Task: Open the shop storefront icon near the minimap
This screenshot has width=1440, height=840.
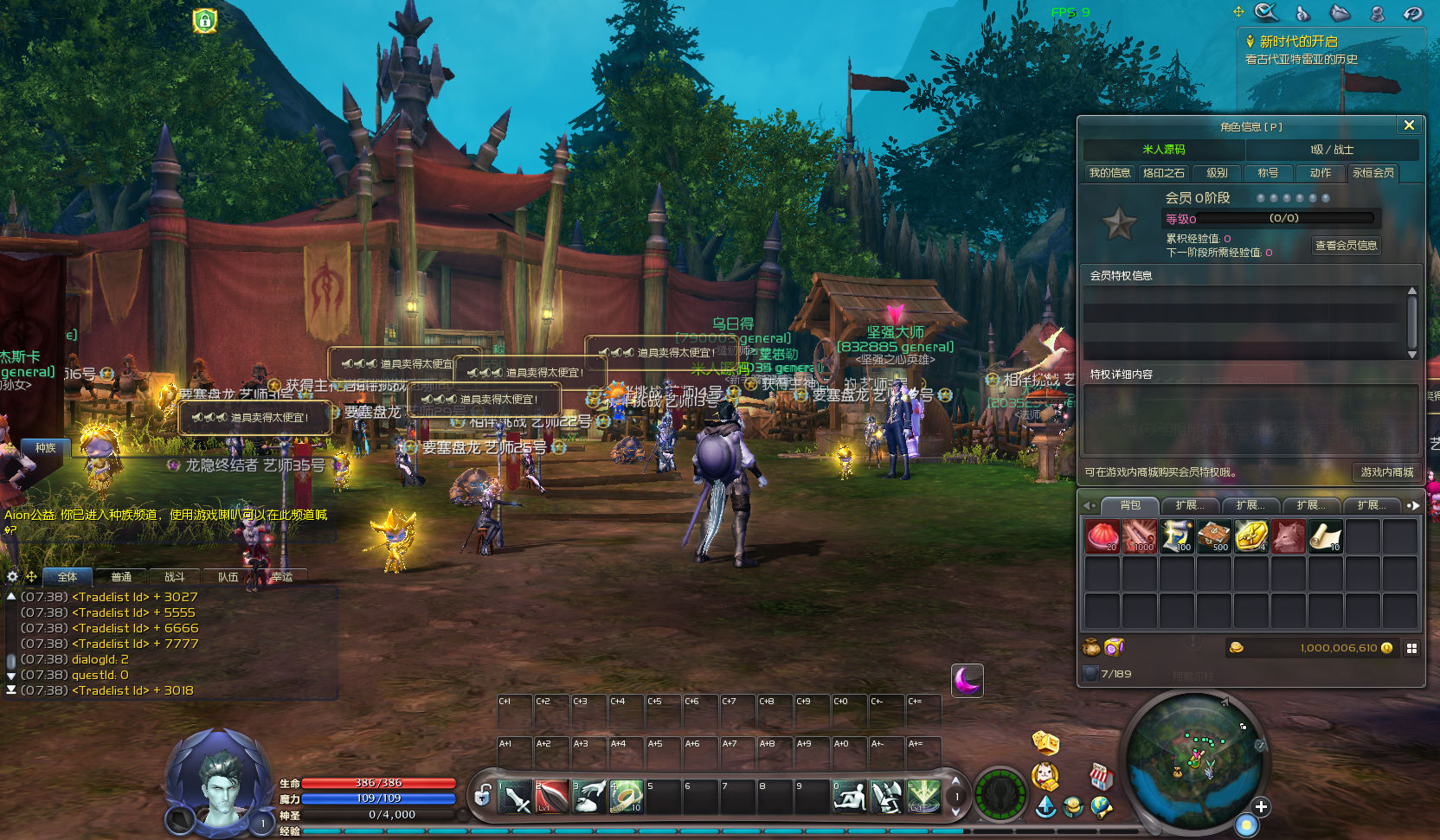Action: click(1100, 776)
